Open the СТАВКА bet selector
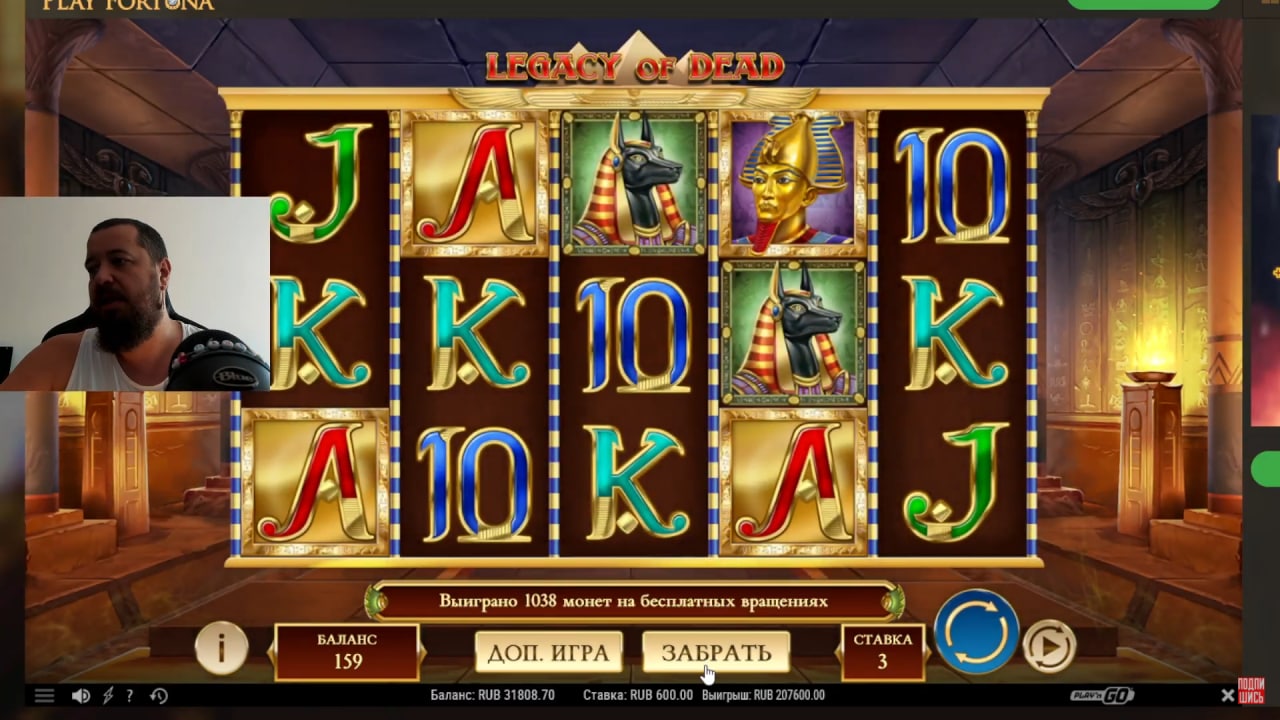 pos(882,650)
